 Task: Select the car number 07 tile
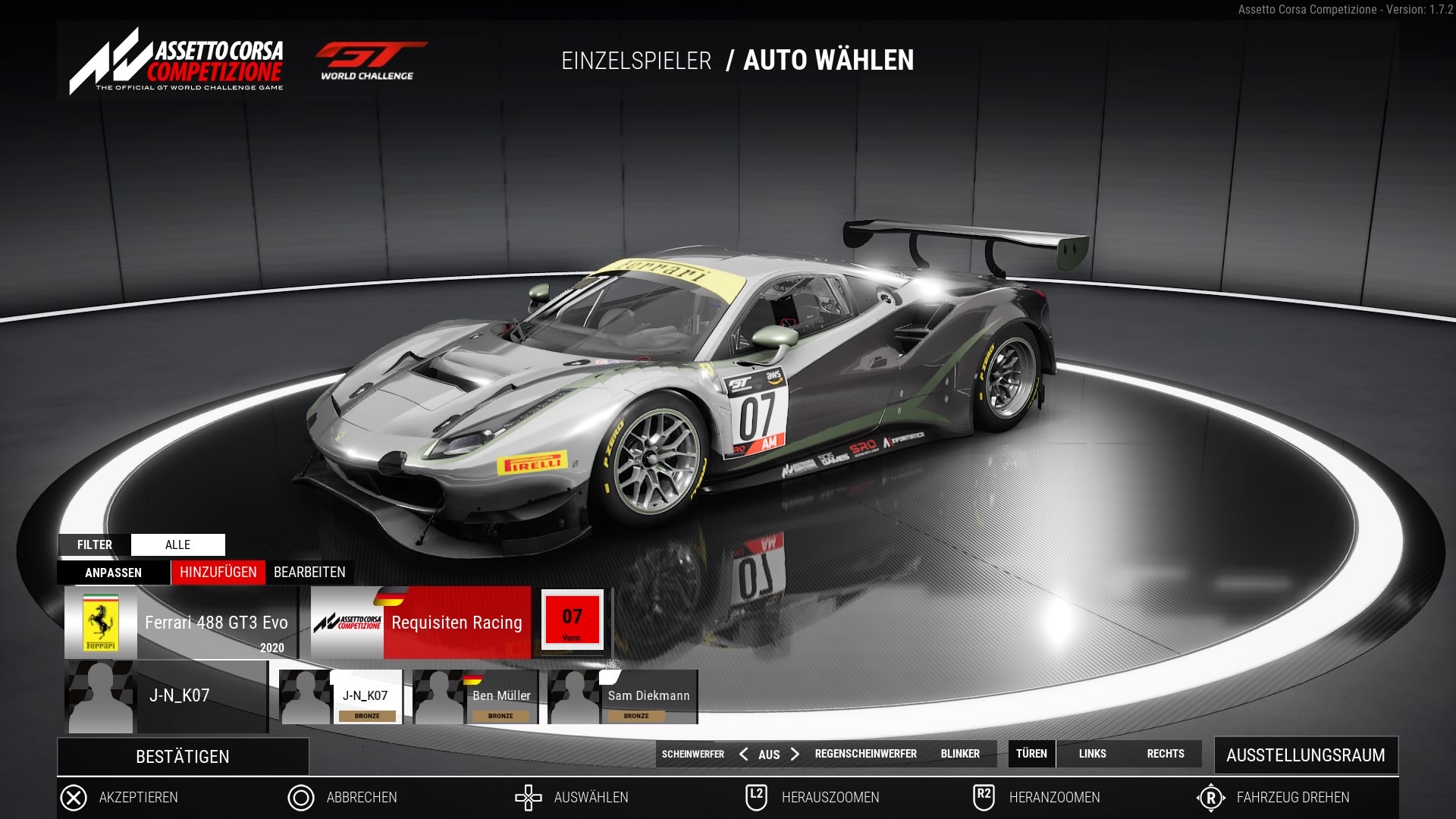[573, 620]
